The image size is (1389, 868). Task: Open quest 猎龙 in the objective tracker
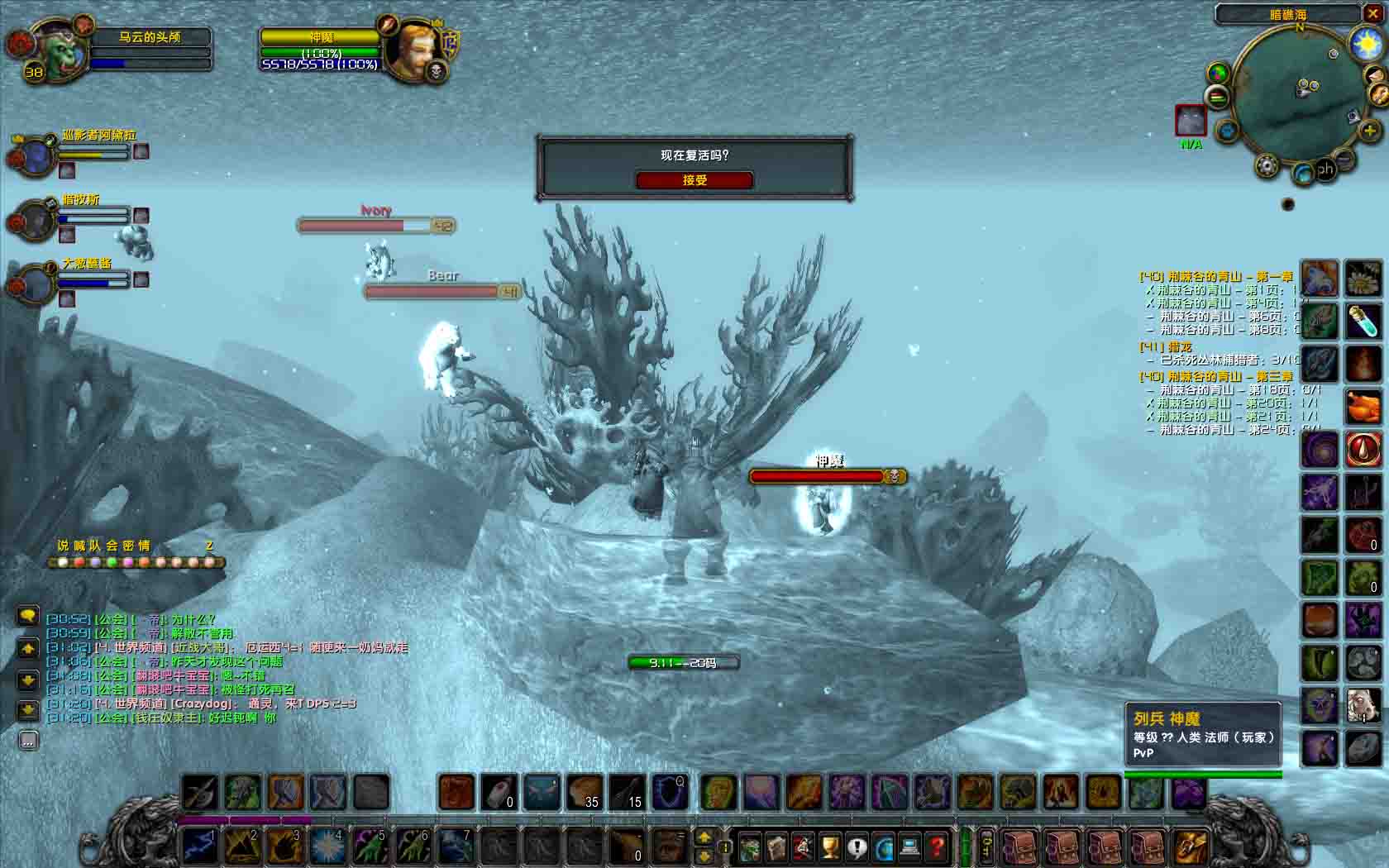click(1166, 347)
